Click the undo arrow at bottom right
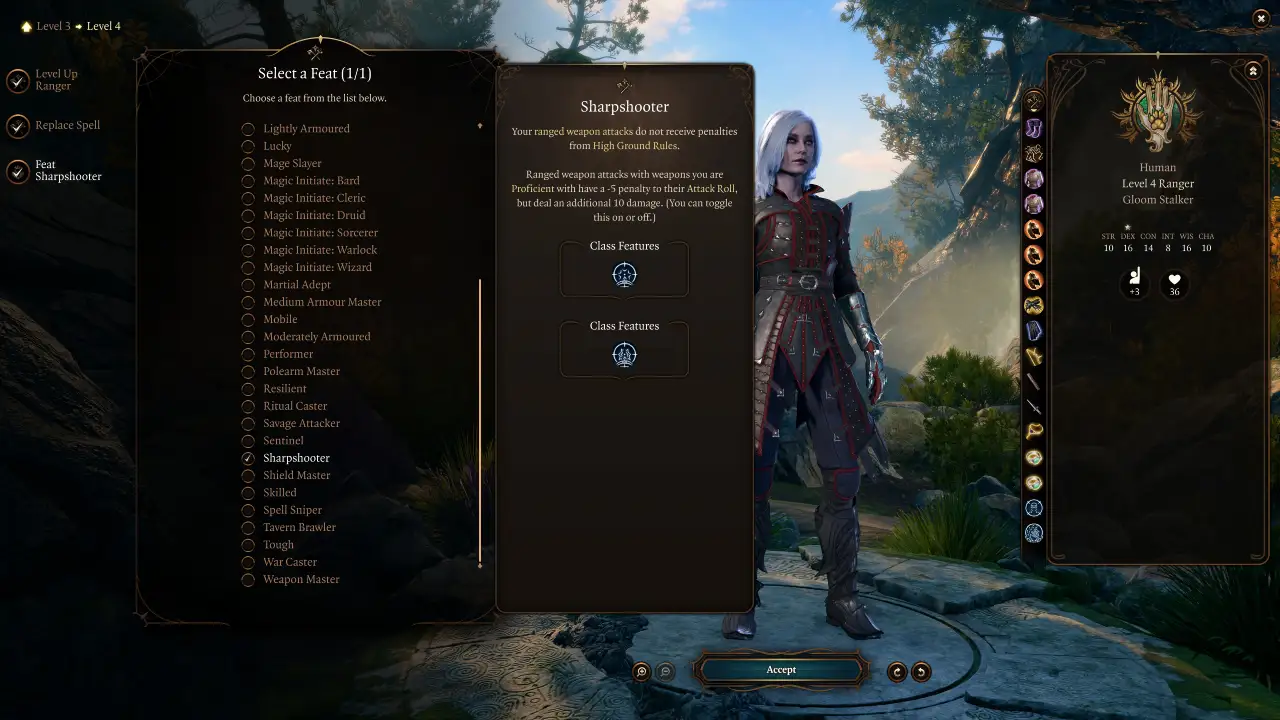1280x720 pixels. point(920,671)
